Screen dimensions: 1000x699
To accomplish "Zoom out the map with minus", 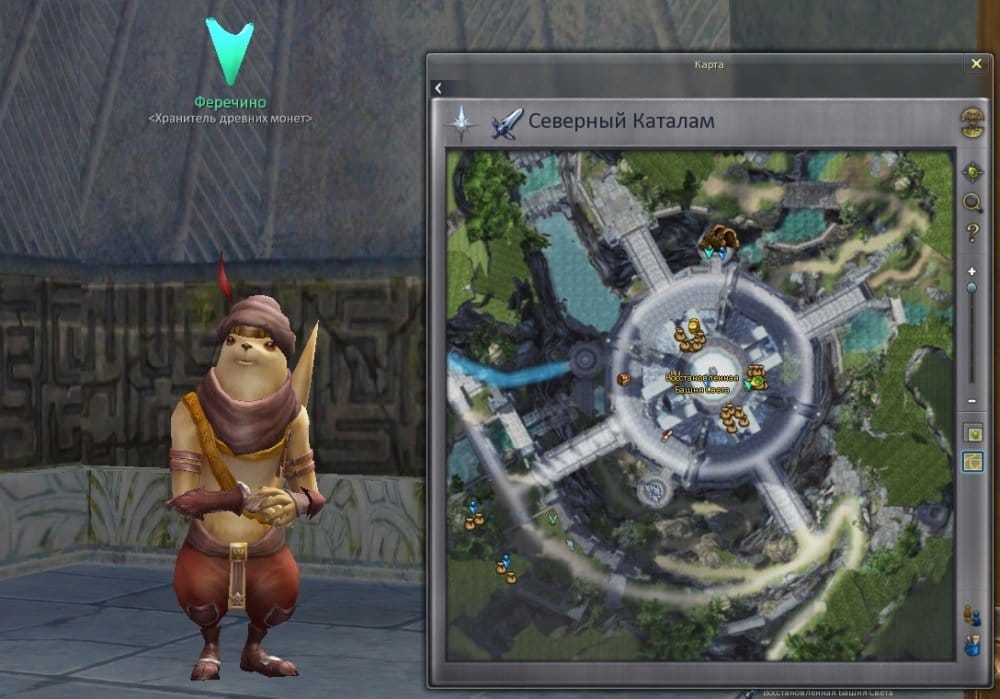I will (971, 401).
